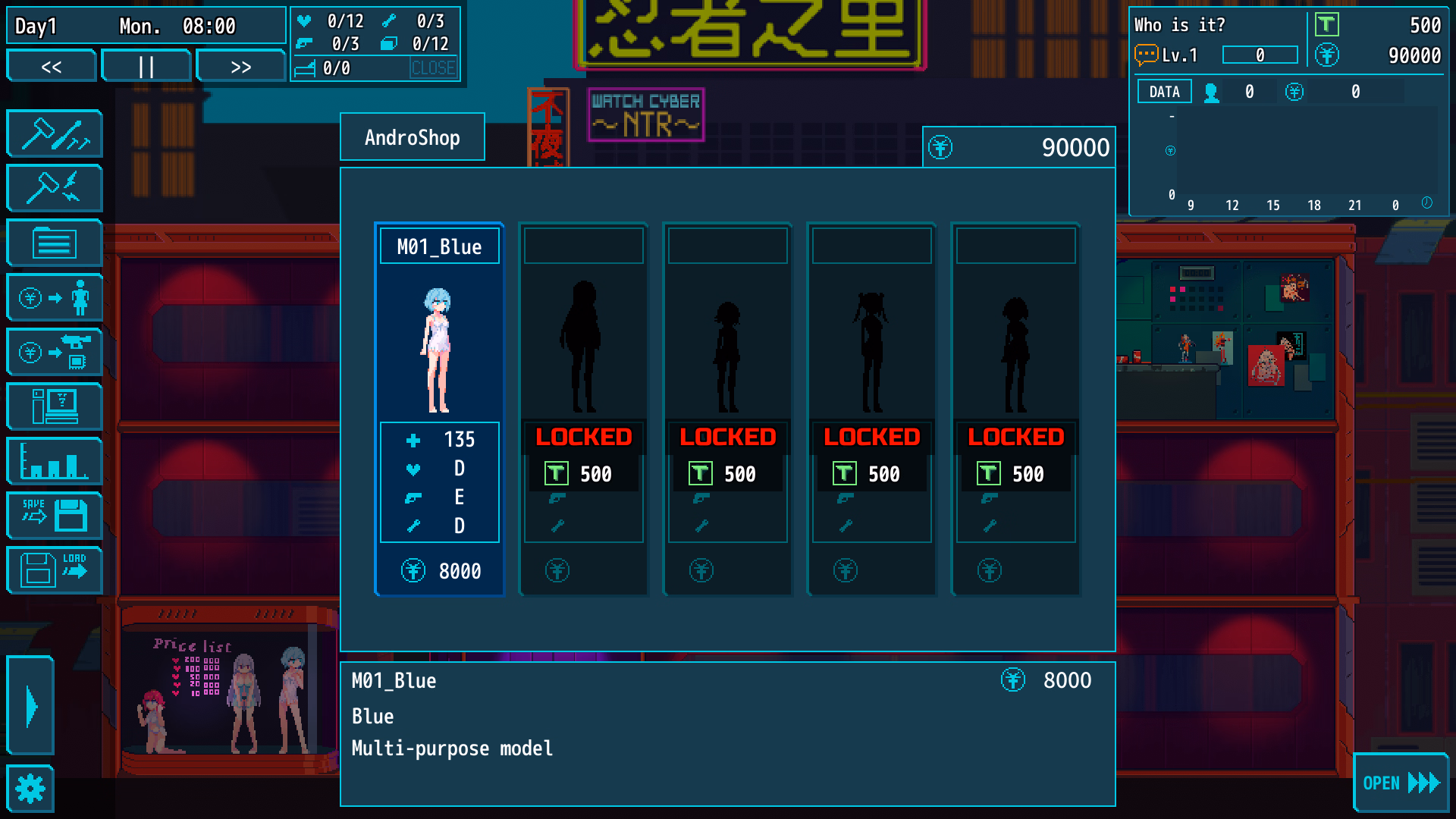1456x819 pixels.
Task: Open the documents folder panel
Action: point(54,243)
